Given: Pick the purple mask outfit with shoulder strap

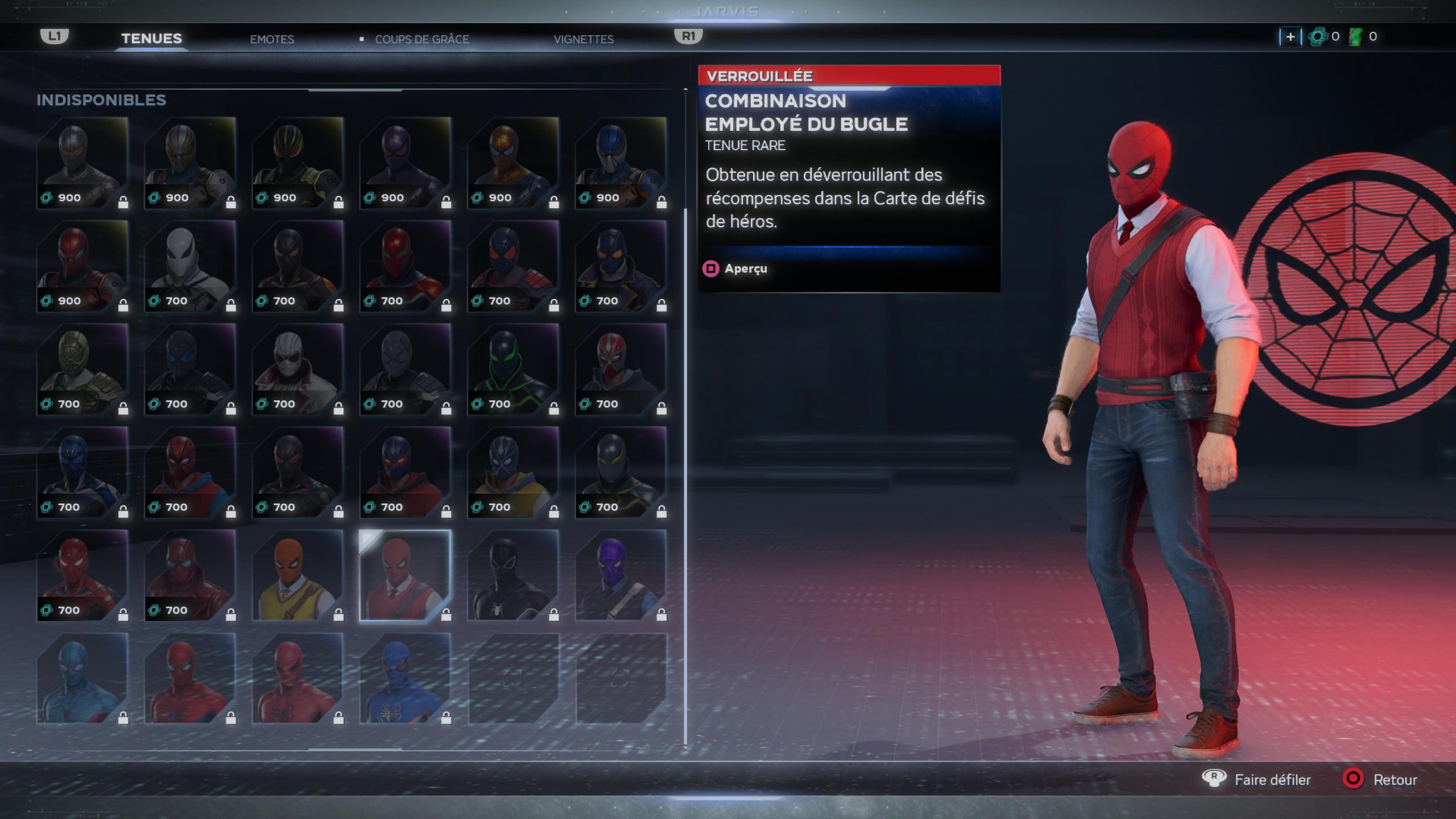Looking at the screenshot, I should pos(621,576).
